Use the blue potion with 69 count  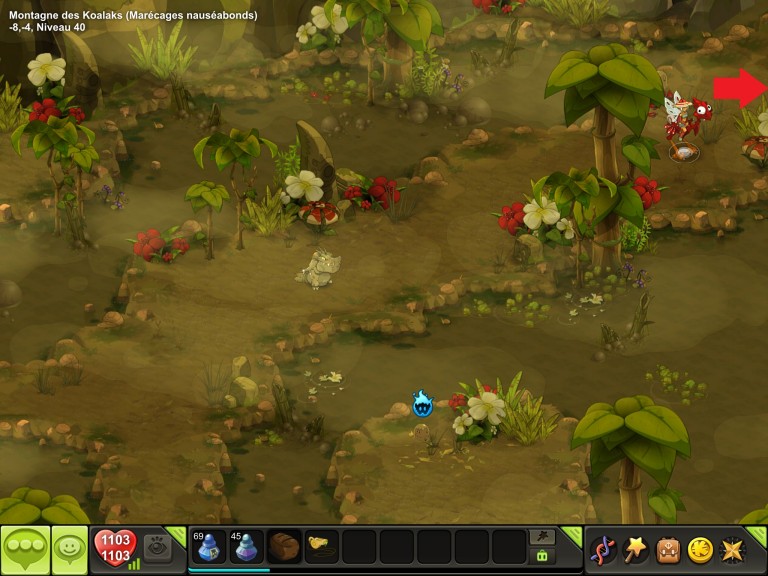[209, 548]
